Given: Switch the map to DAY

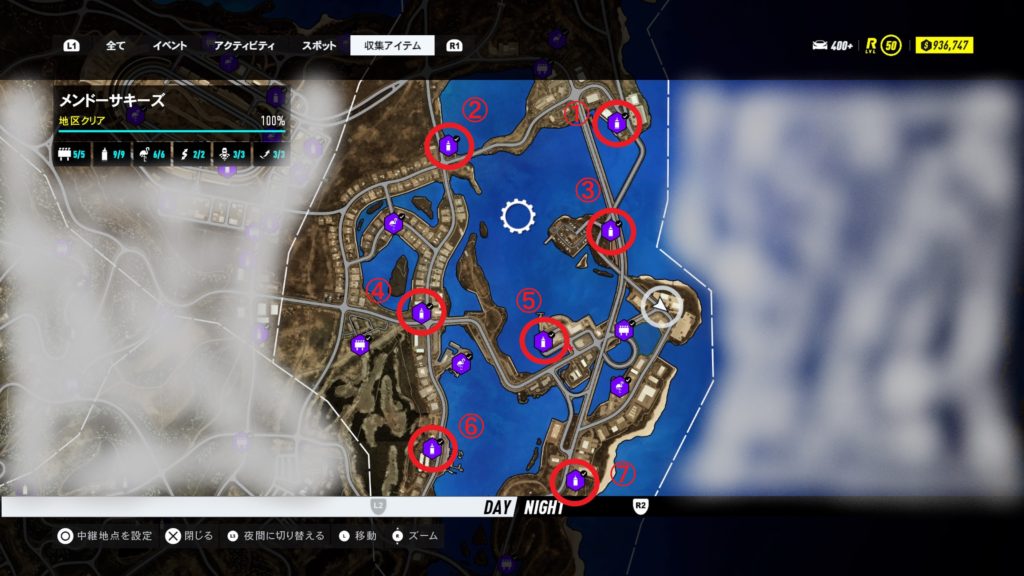Looking at the screenshot, I should (x=498, y=507).
